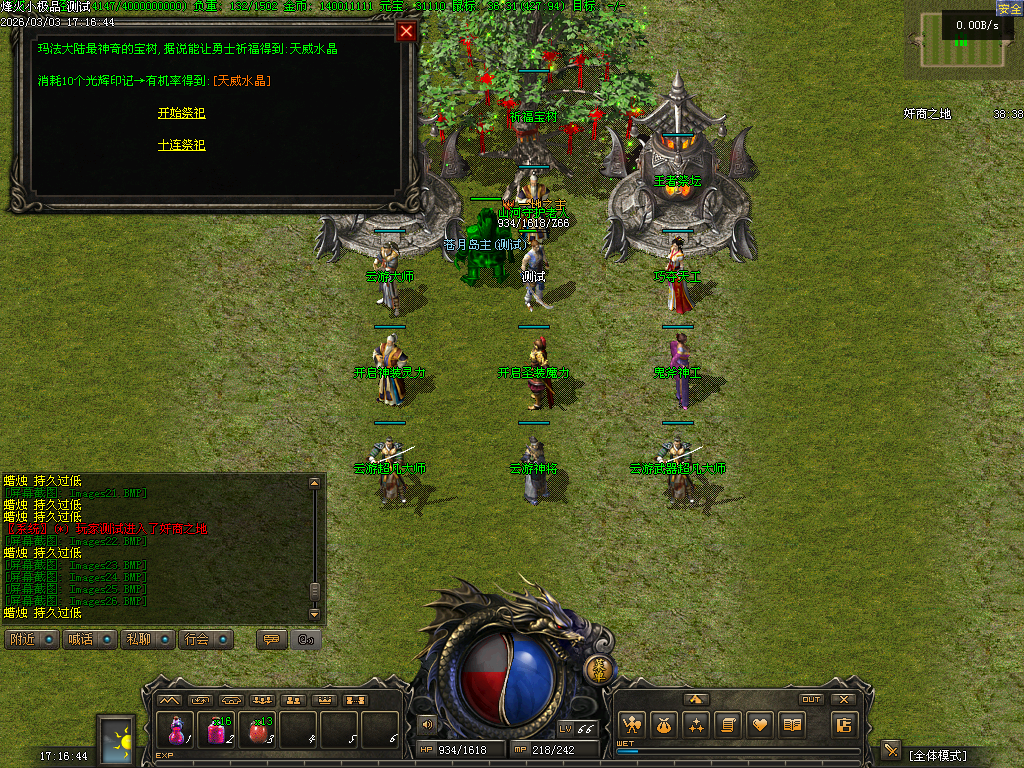This screenshot has height=768, width=1024.
Task: Use the gourd potion in hotbar slot 1
Action: pyautogui.click(x=177, y=731)
